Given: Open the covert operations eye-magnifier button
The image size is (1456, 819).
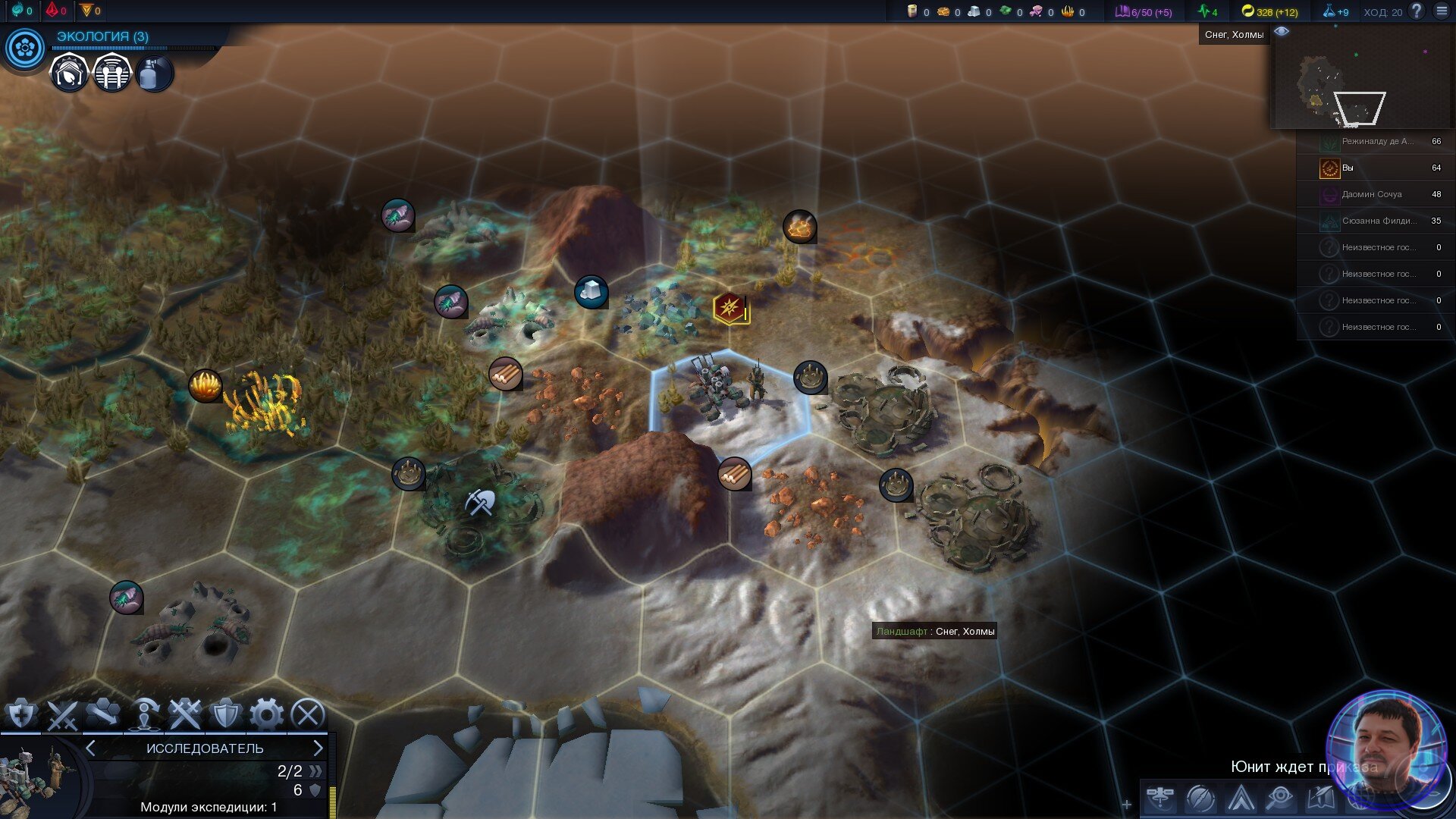Looking at the screenshot, I should pyautogui.click(x=1280, y=799).
